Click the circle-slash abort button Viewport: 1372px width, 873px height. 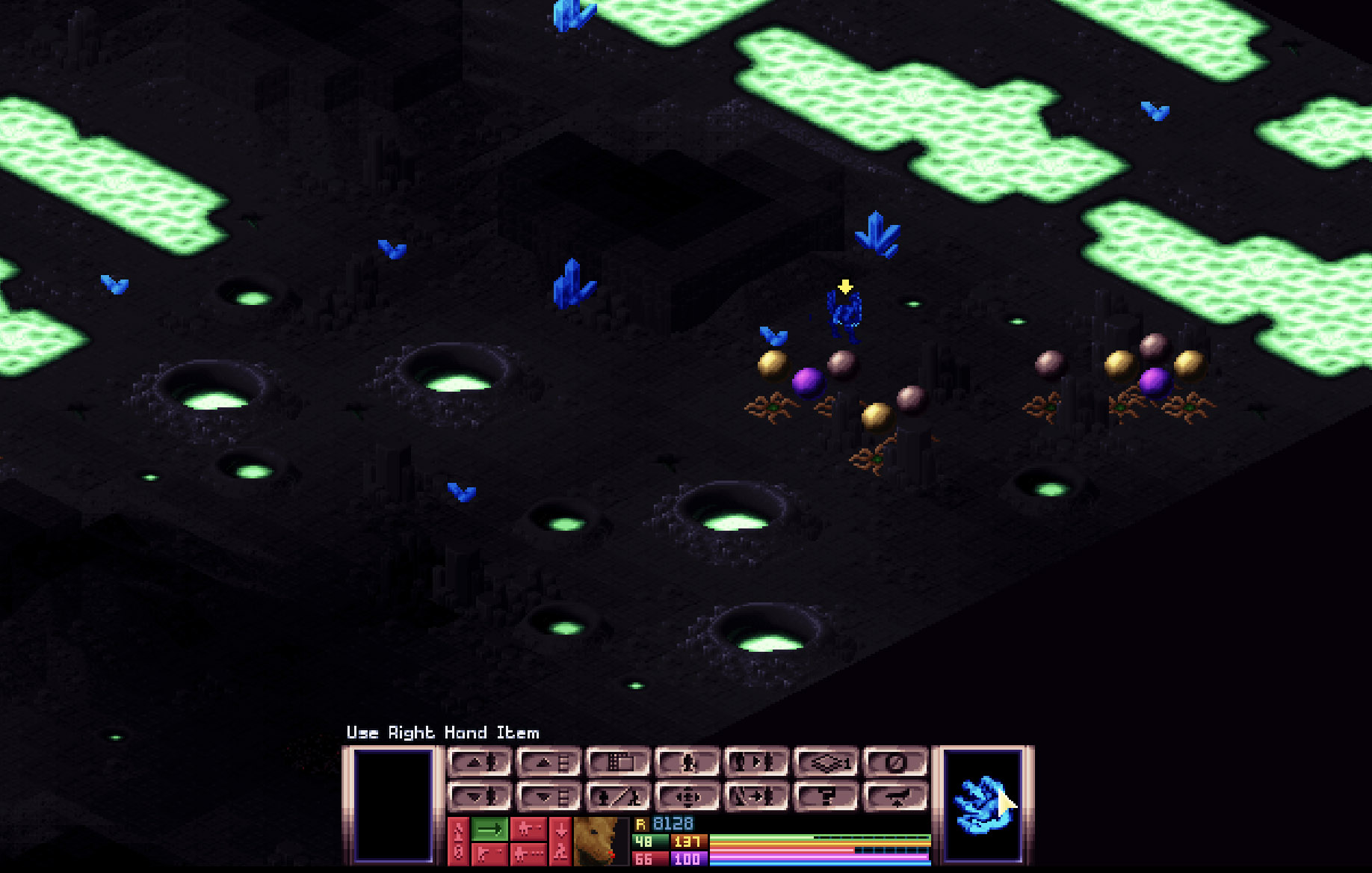[895, 763]
